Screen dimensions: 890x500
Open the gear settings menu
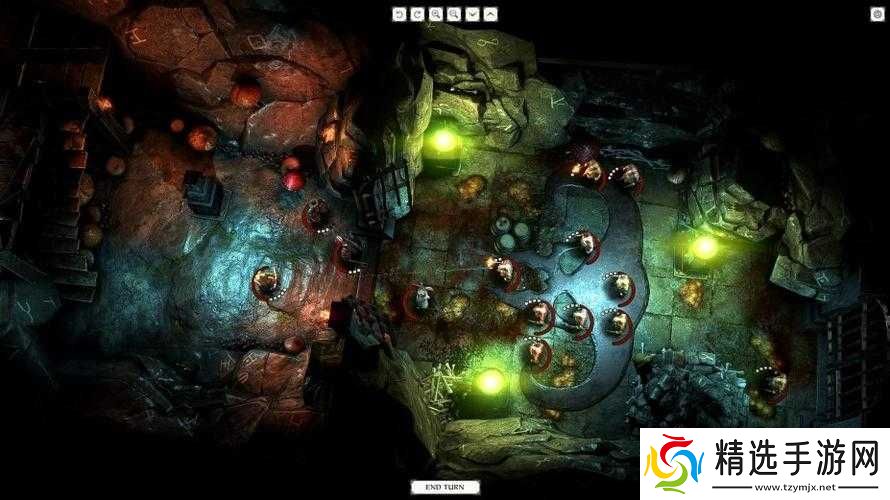tap(877, 13)
